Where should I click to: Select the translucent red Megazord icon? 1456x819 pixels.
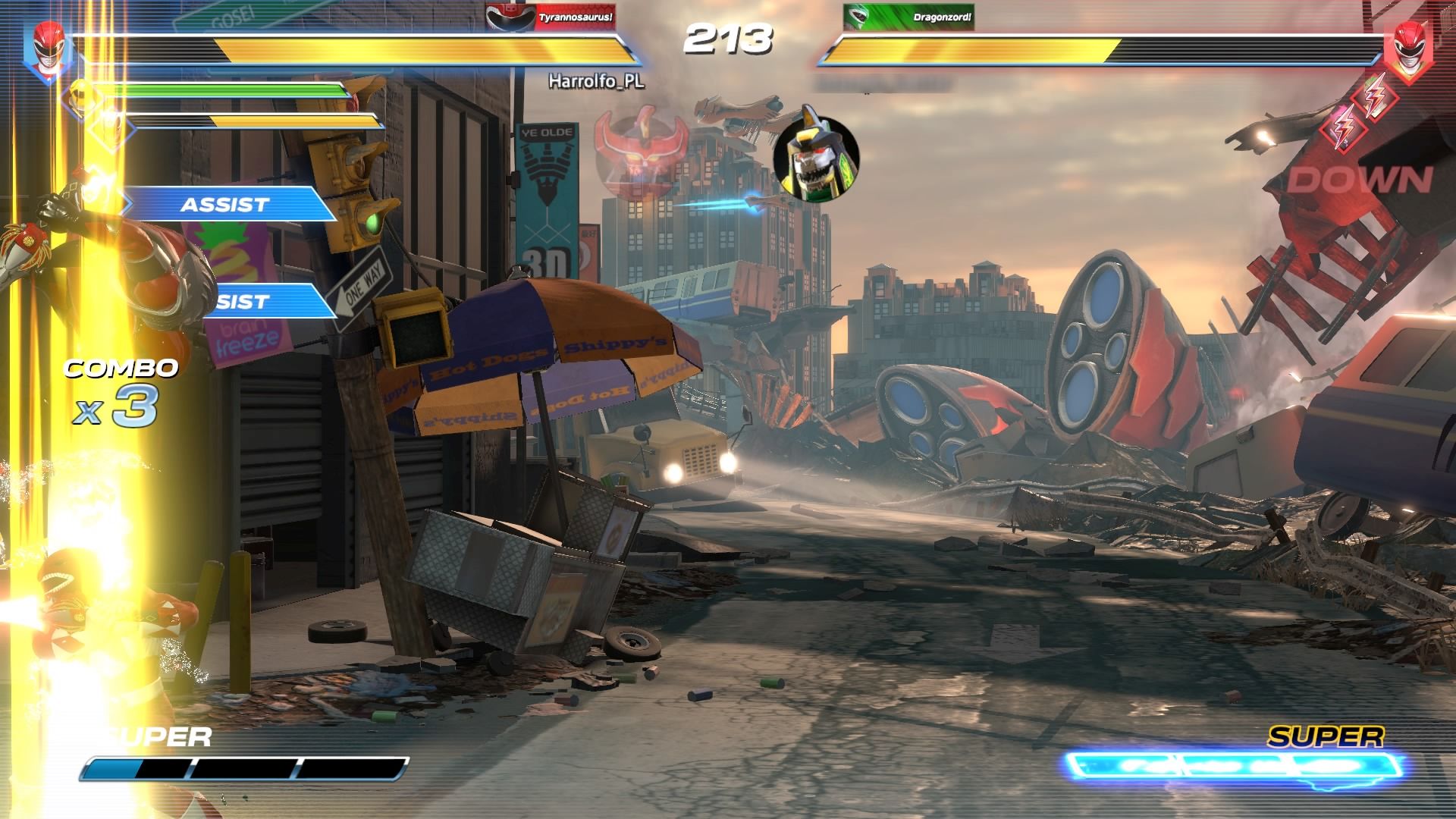point(641,146)
